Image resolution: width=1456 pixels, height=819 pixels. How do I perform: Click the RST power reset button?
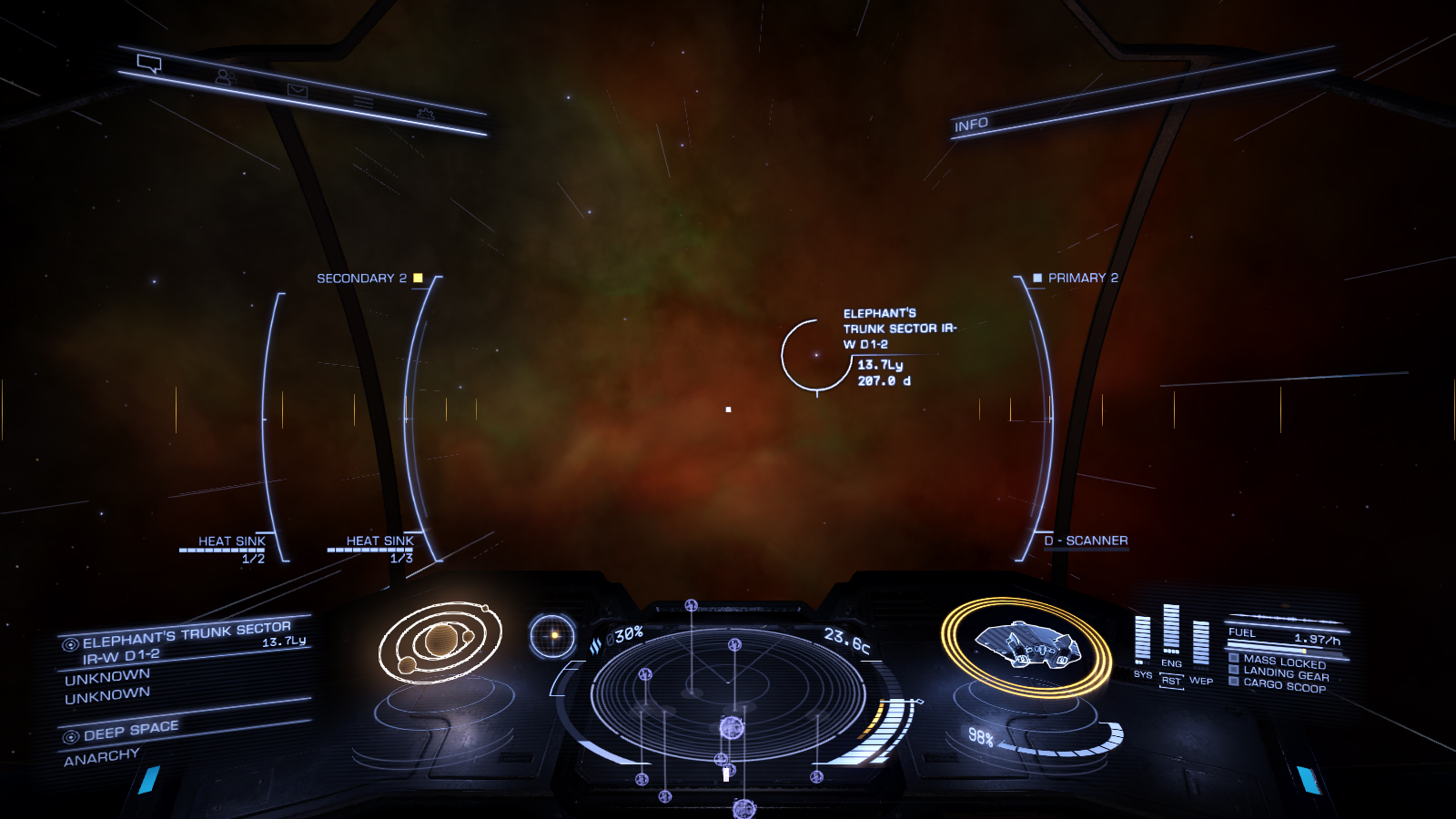1171,681
